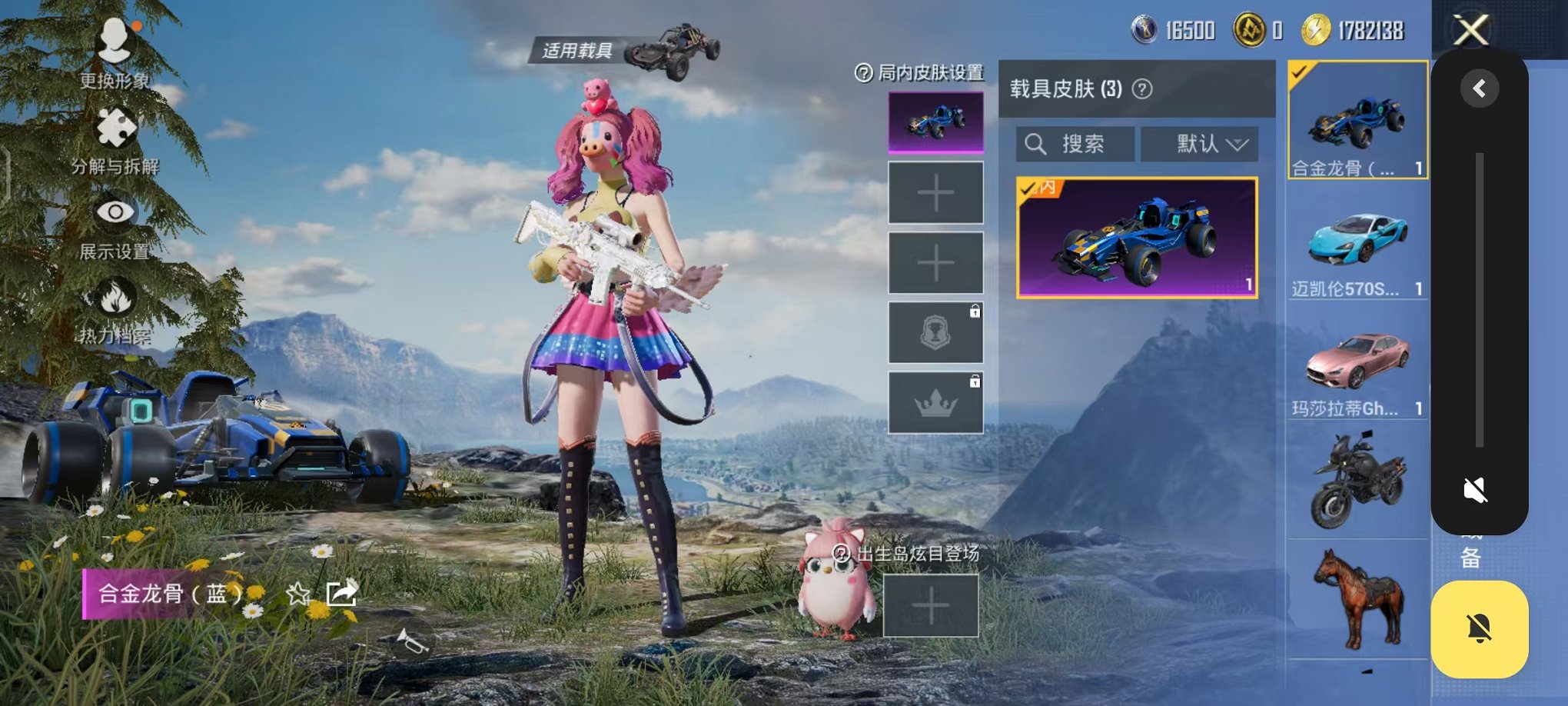
Task: Add a skin via the plus slot
Action: pos(935,192)
